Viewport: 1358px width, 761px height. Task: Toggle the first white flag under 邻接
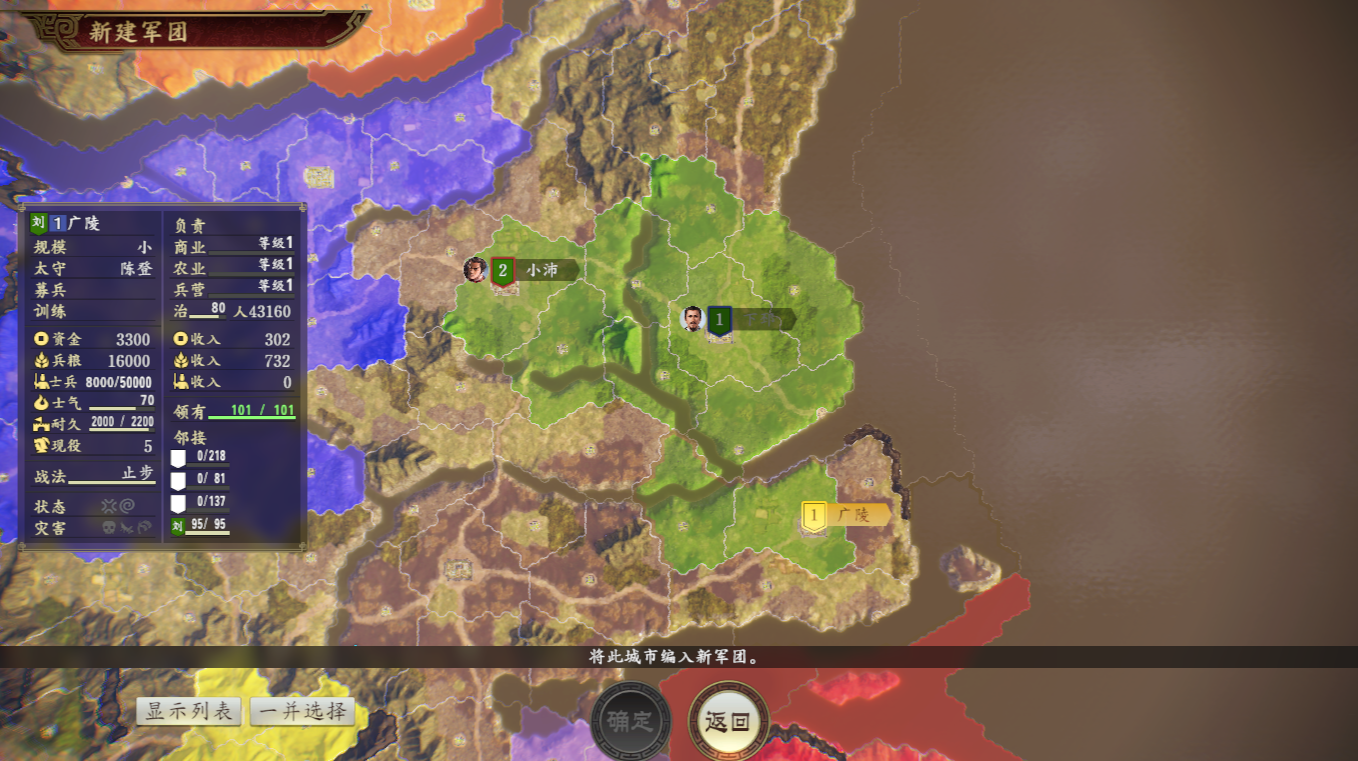pyautogui.click(x=179, y=457)
